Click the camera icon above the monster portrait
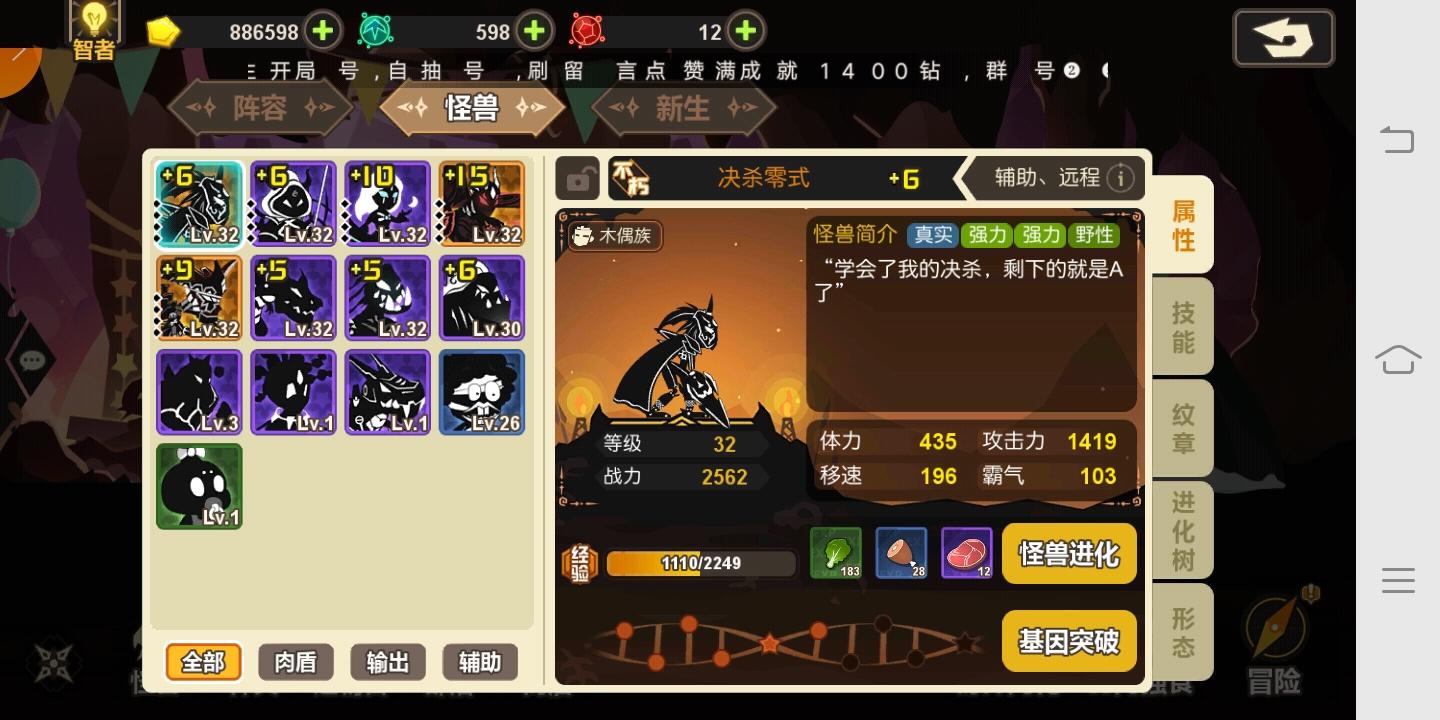 [x=578, y=179]
